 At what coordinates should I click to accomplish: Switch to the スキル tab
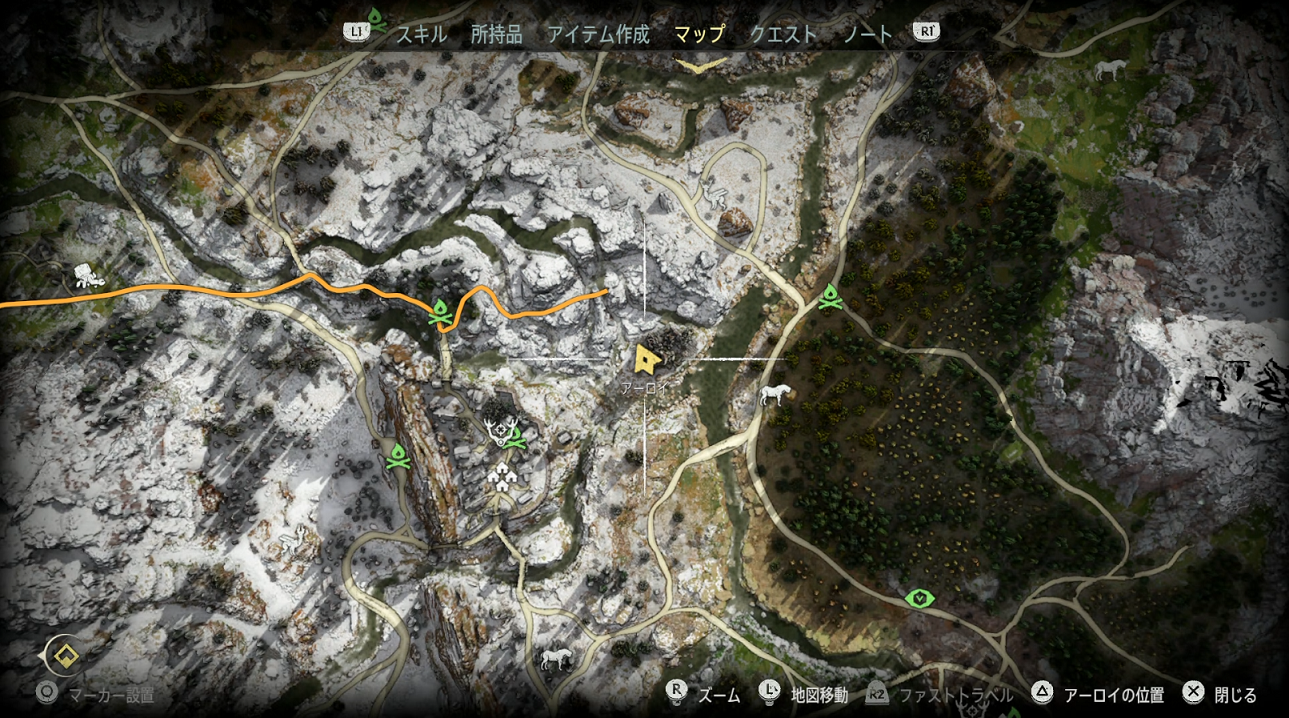[421, 34]
